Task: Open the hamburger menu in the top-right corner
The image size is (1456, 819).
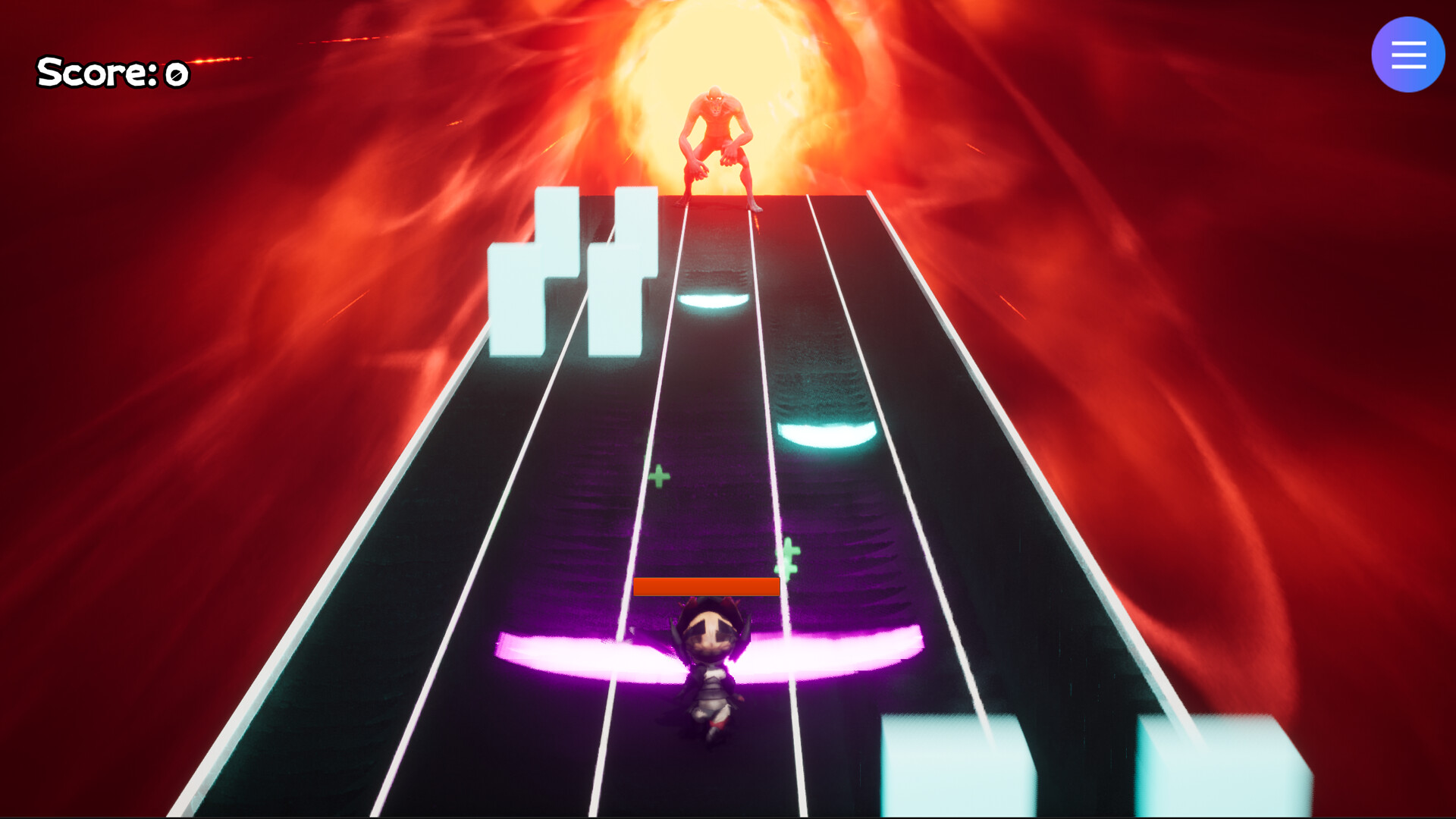Action: point(1407,54)
